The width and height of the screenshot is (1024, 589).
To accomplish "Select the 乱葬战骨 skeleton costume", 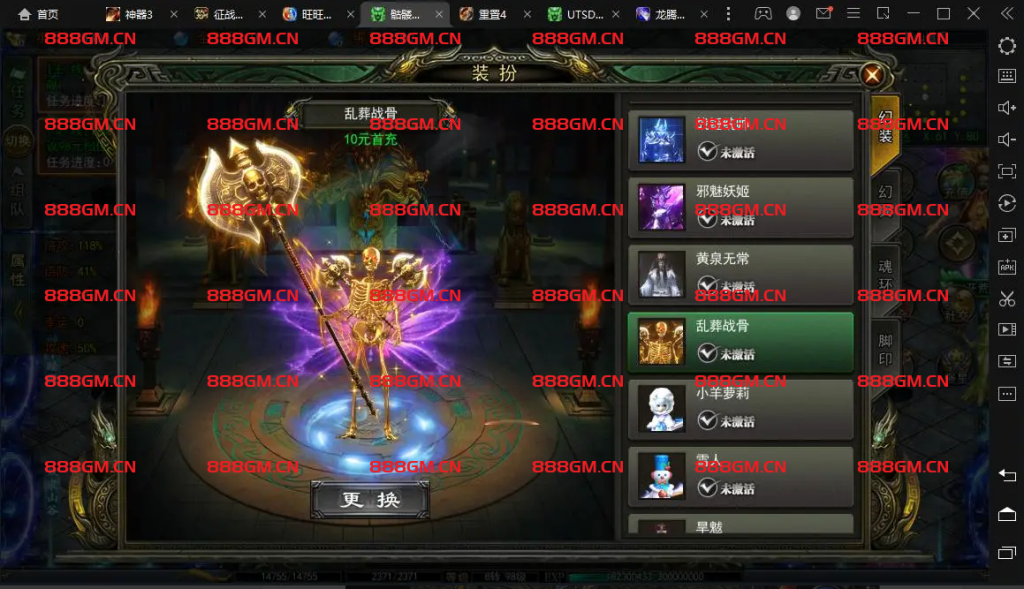I will (x=740, y=342).
